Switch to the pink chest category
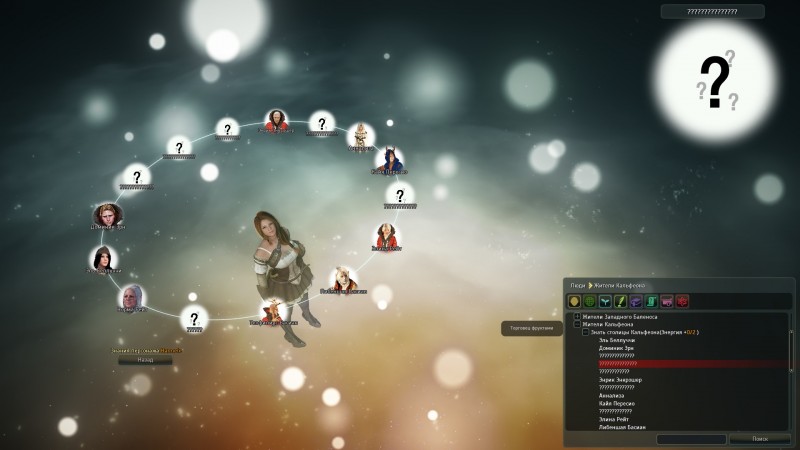This screenshot has height=450, width=800. (x=667, y=301)
